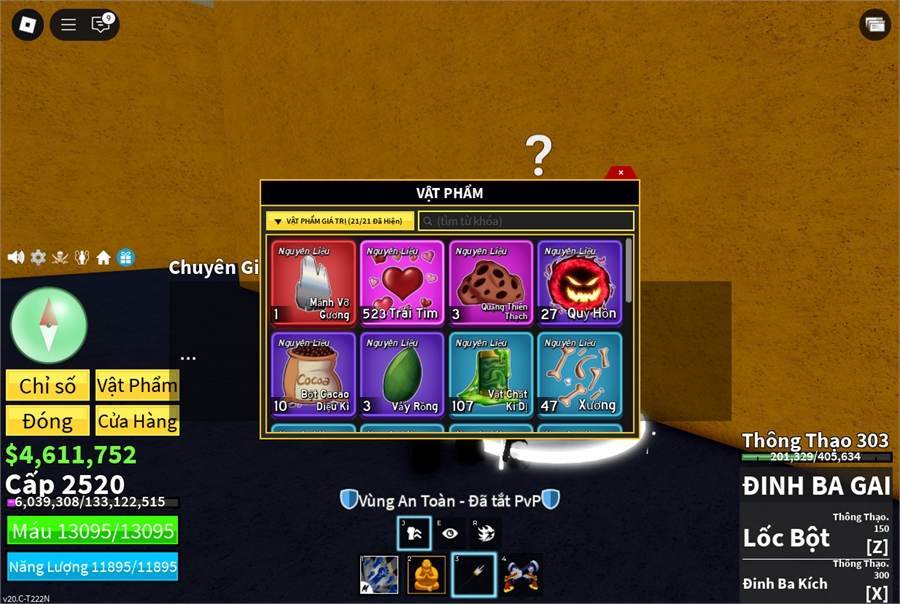Choose the Quặng Thiên Thạch item
This screenshot has width=900, height=604.
pyautogui.click(x=490, y=282)
